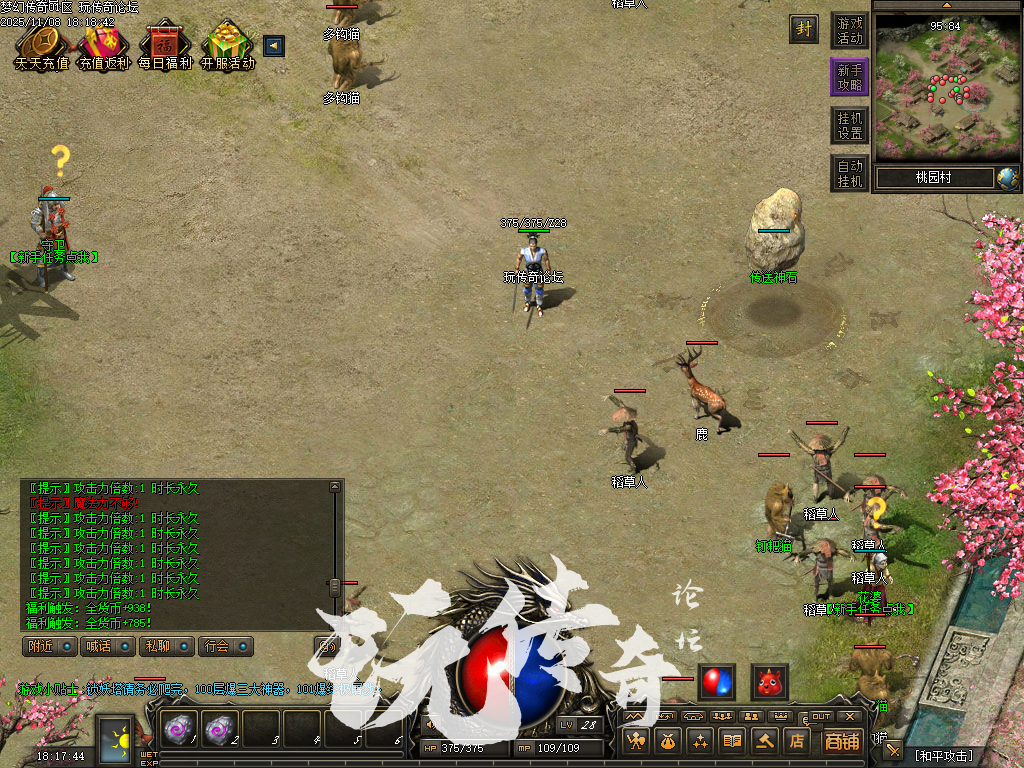
Task: Collapse the top event icons with the arrow
Action: pos(273,45)
